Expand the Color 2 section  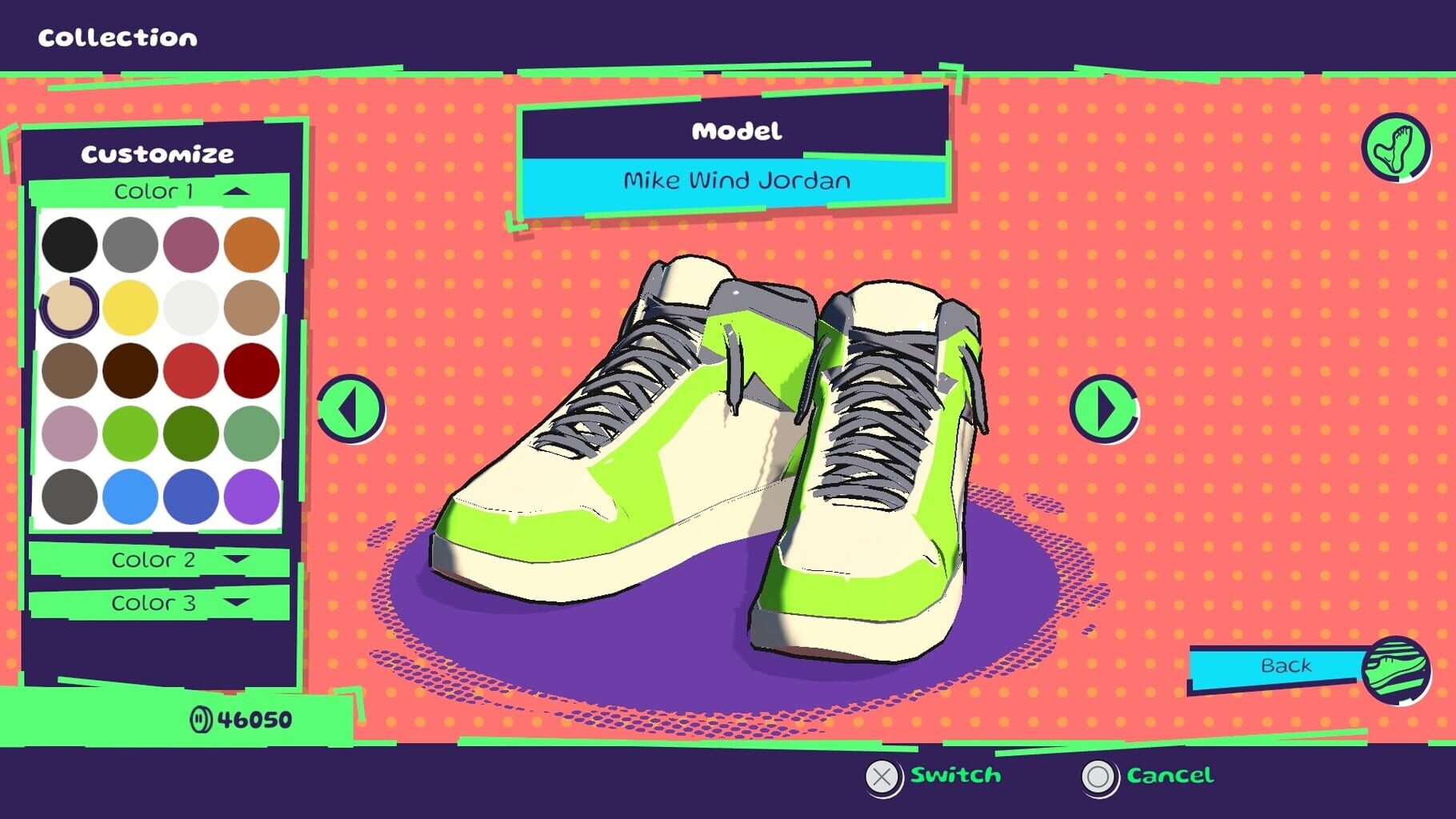156,560
